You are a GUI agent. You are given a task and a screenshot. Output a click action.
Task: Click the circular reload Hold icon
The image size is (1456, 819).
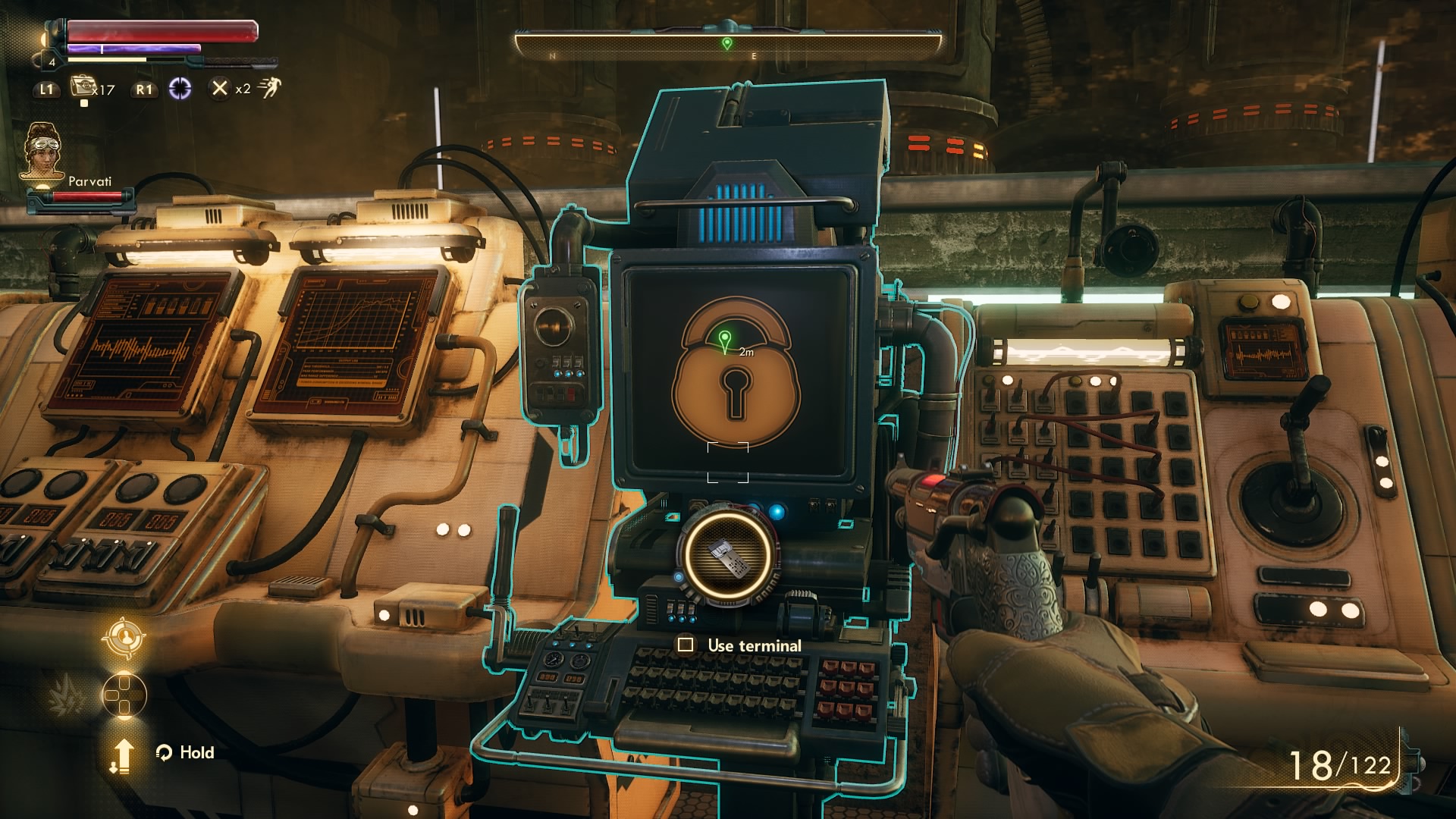[164, 753]
